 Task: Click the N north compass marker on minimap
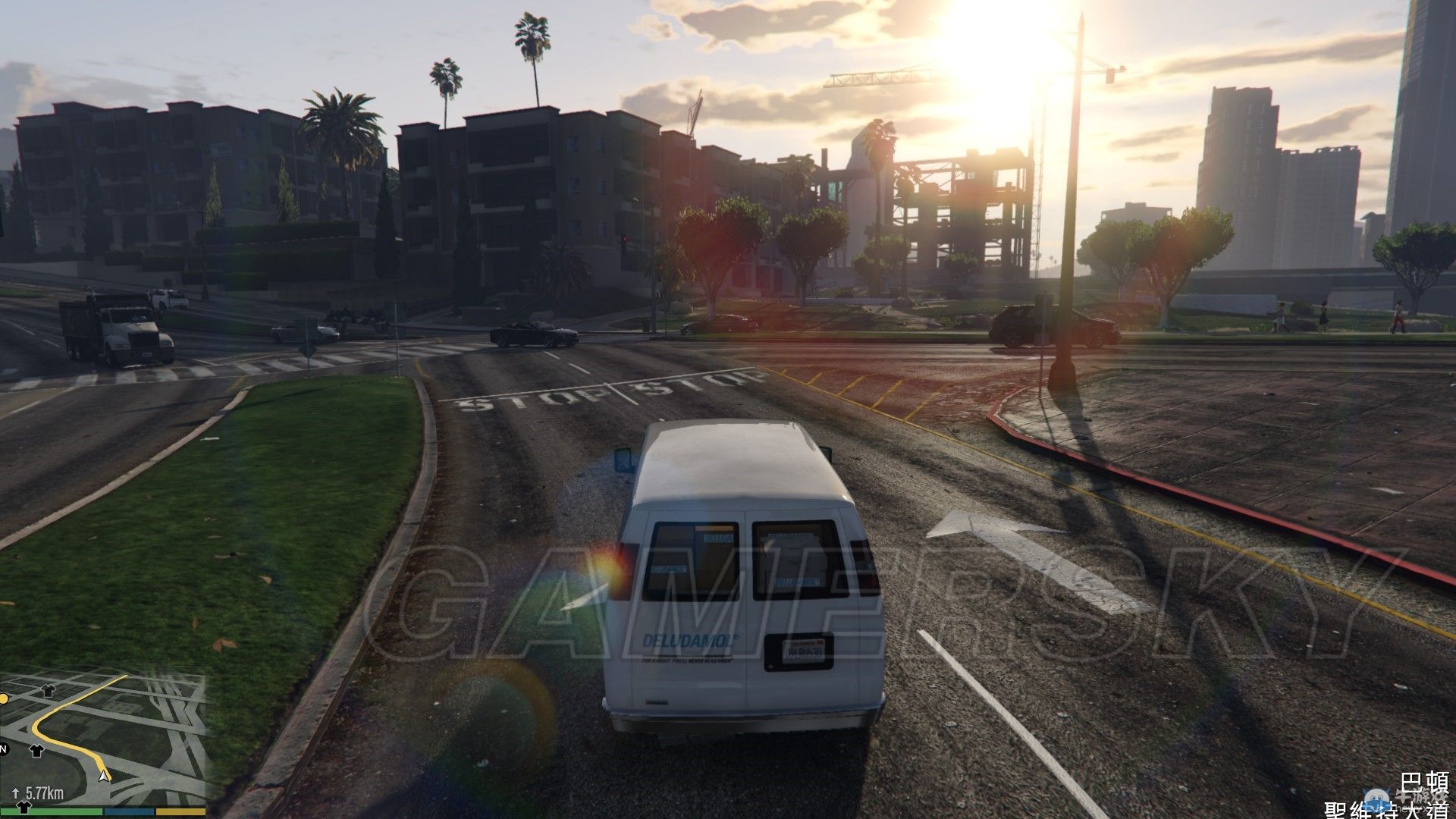[x=4, y=749]
